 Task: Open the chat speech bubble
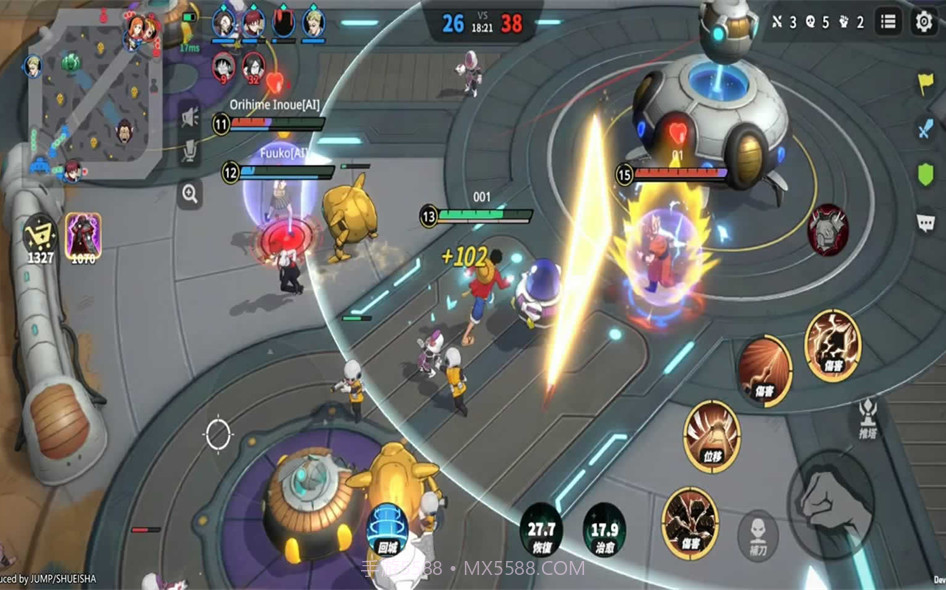(925, 222)
